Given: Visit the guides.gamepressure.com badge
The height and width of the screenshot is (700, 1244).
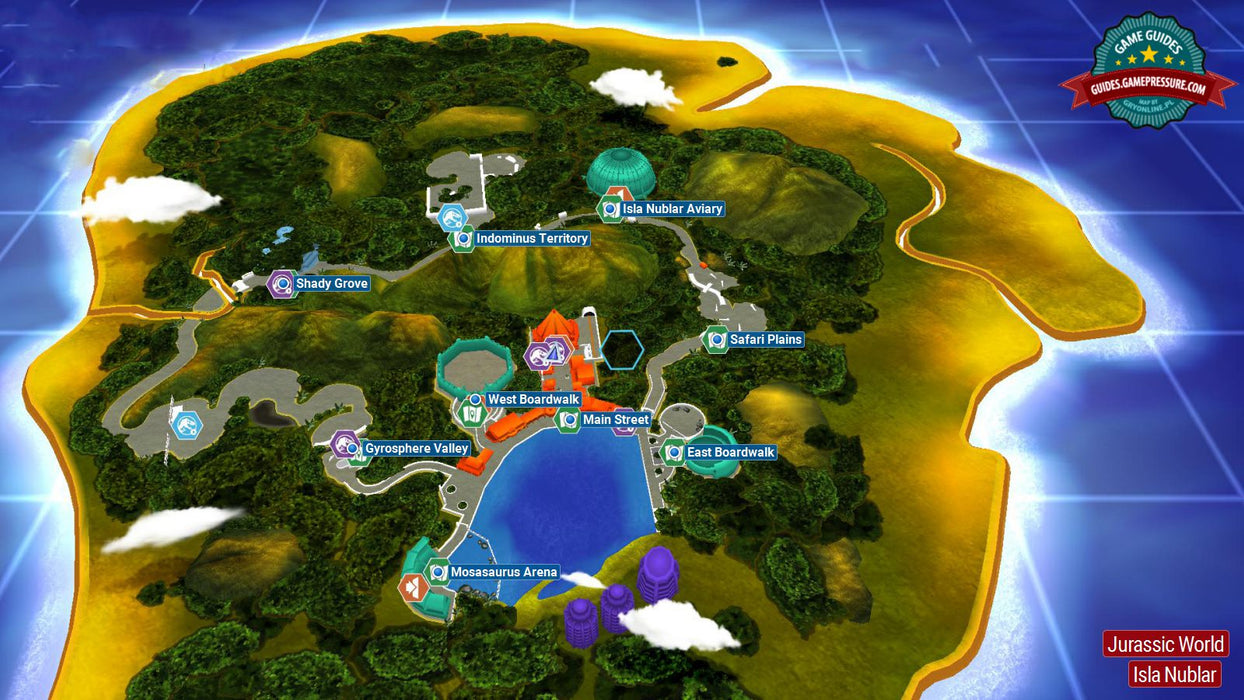Looking at the screenshot, I should [x=1148, y=73].
